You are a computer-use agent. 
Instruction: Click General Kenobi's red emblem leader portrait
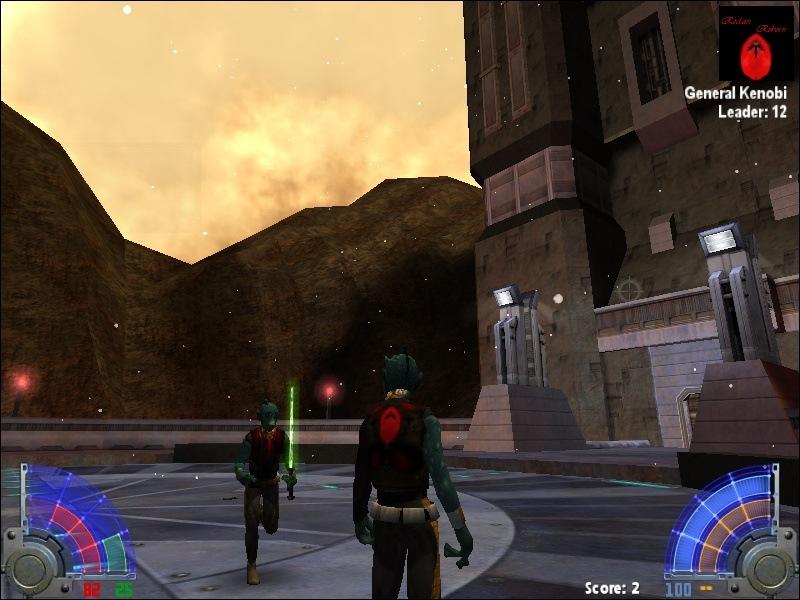point(755,45)
